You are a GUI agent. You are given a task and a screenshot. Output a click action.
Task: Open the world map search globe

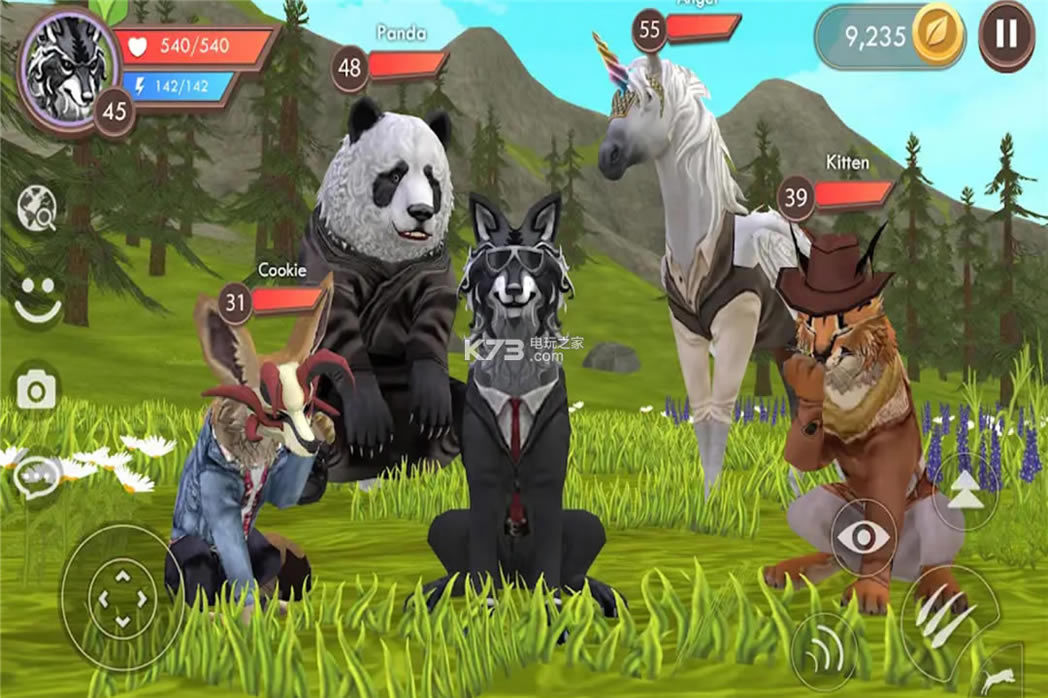38,209
